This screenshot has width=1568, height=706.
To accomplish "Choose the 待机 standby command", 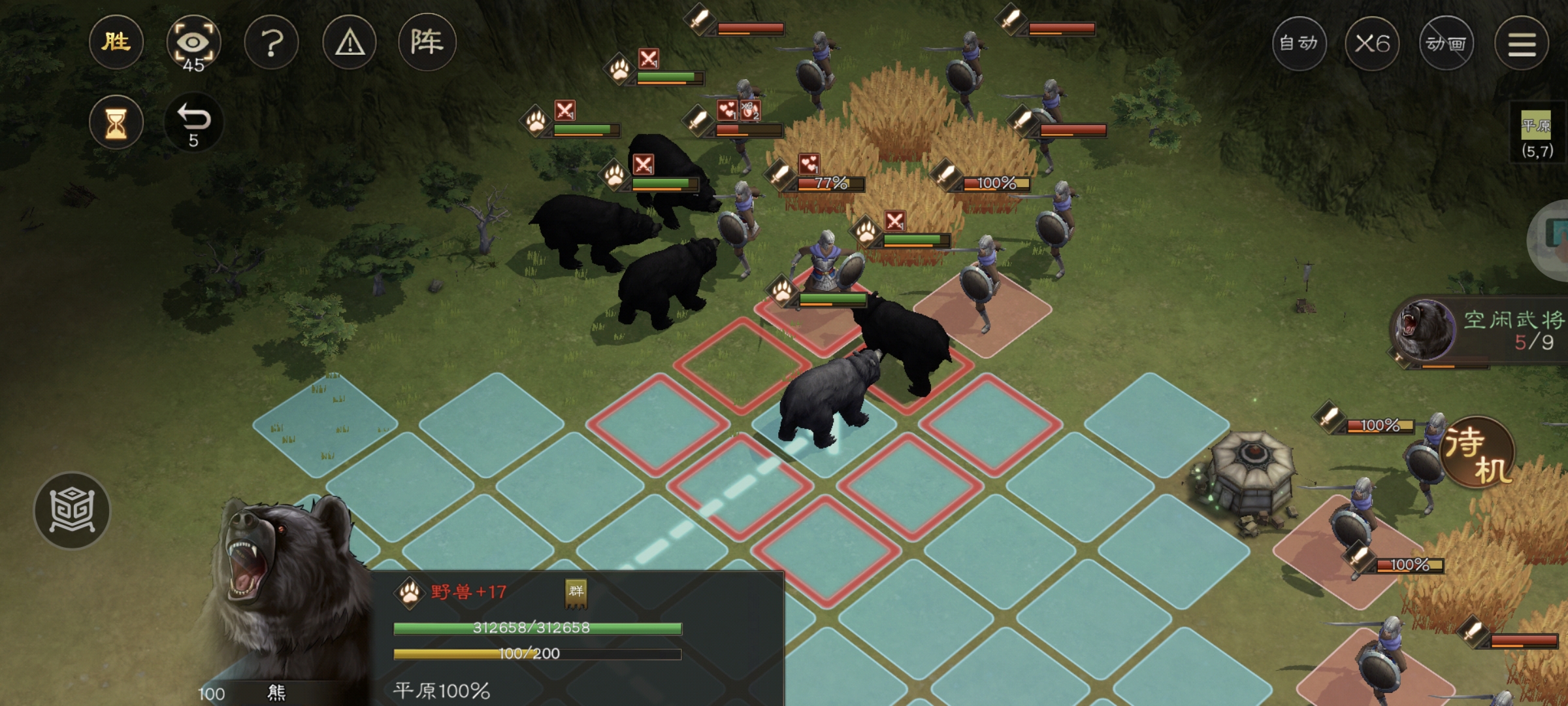I will (1478, 452).
